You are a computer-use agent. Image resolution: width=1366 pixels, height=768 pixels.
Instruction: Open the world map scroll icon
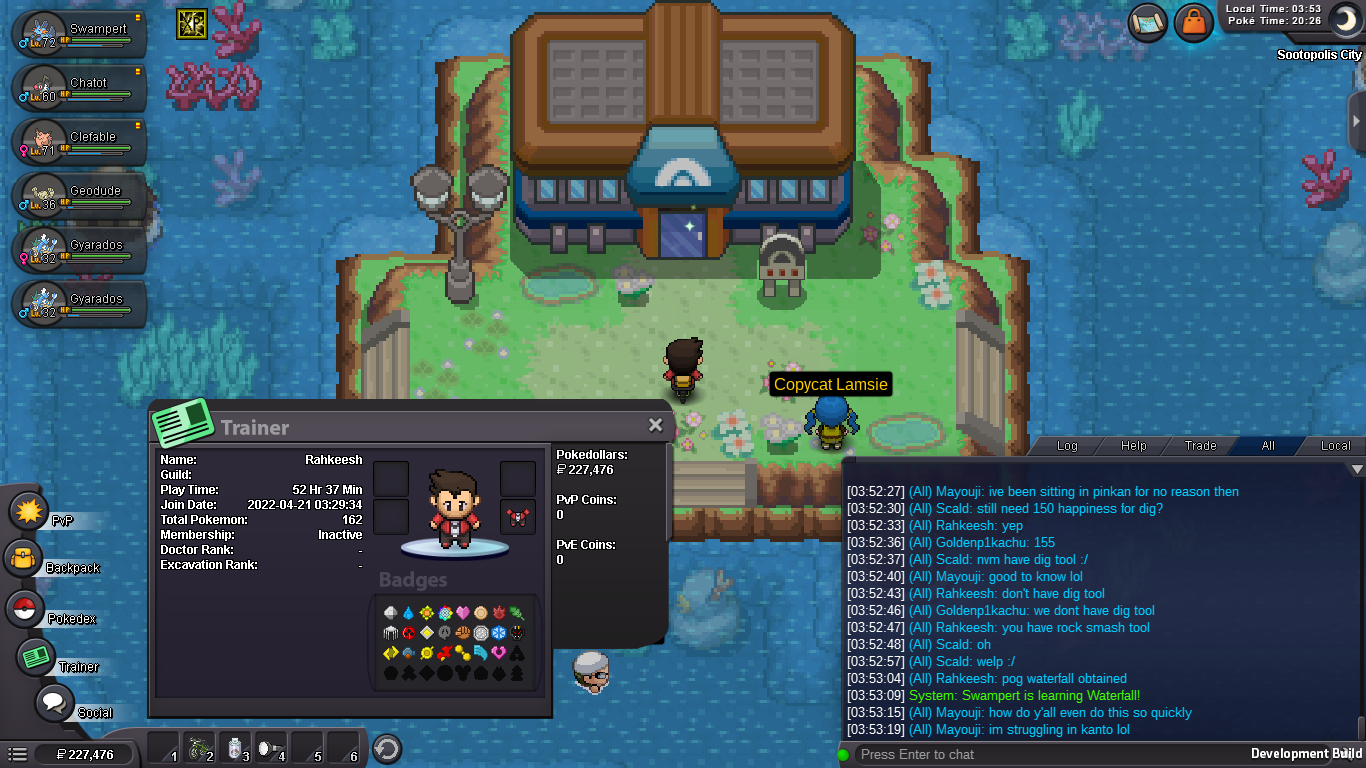click(1148, 22)
